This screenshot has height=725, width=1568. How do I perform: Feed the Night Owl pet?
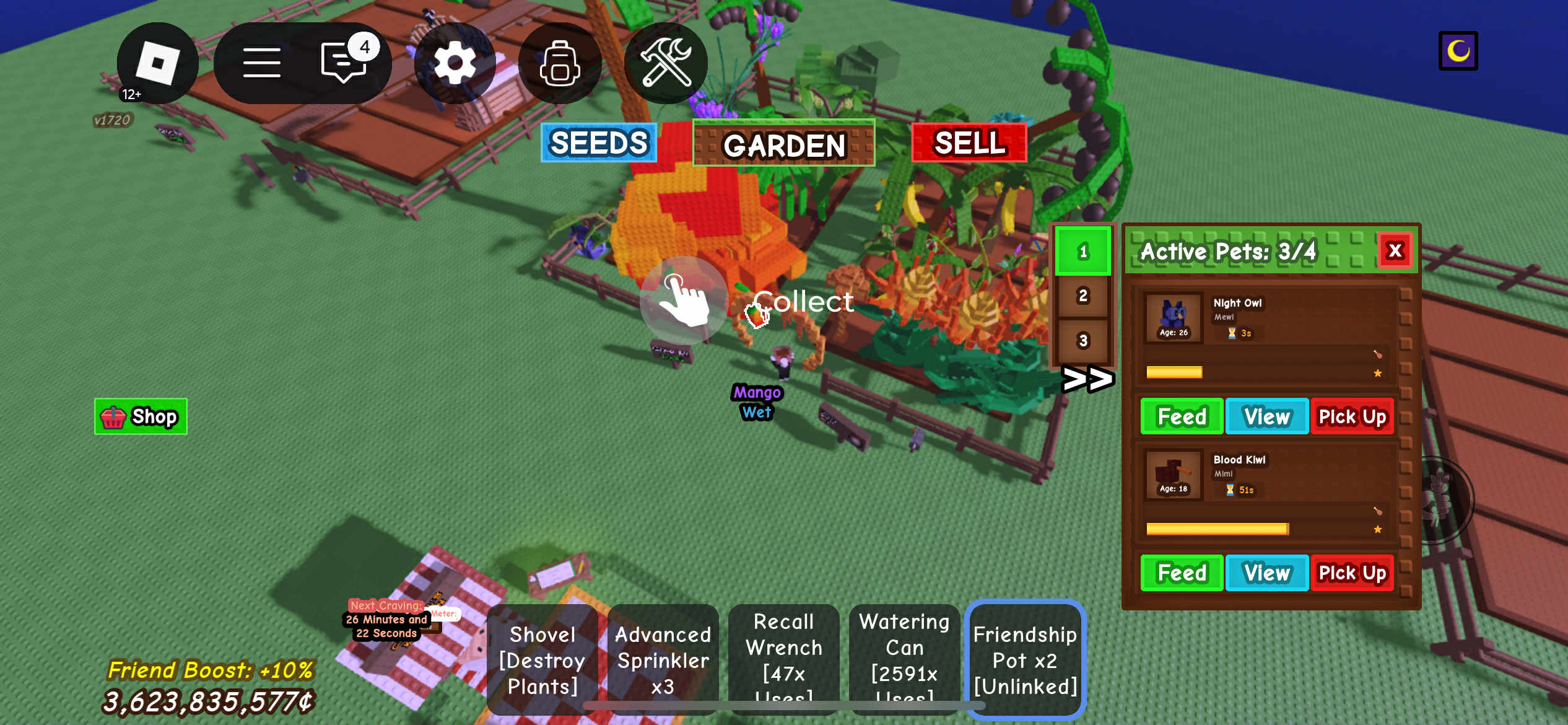[x=1181, y=416]
